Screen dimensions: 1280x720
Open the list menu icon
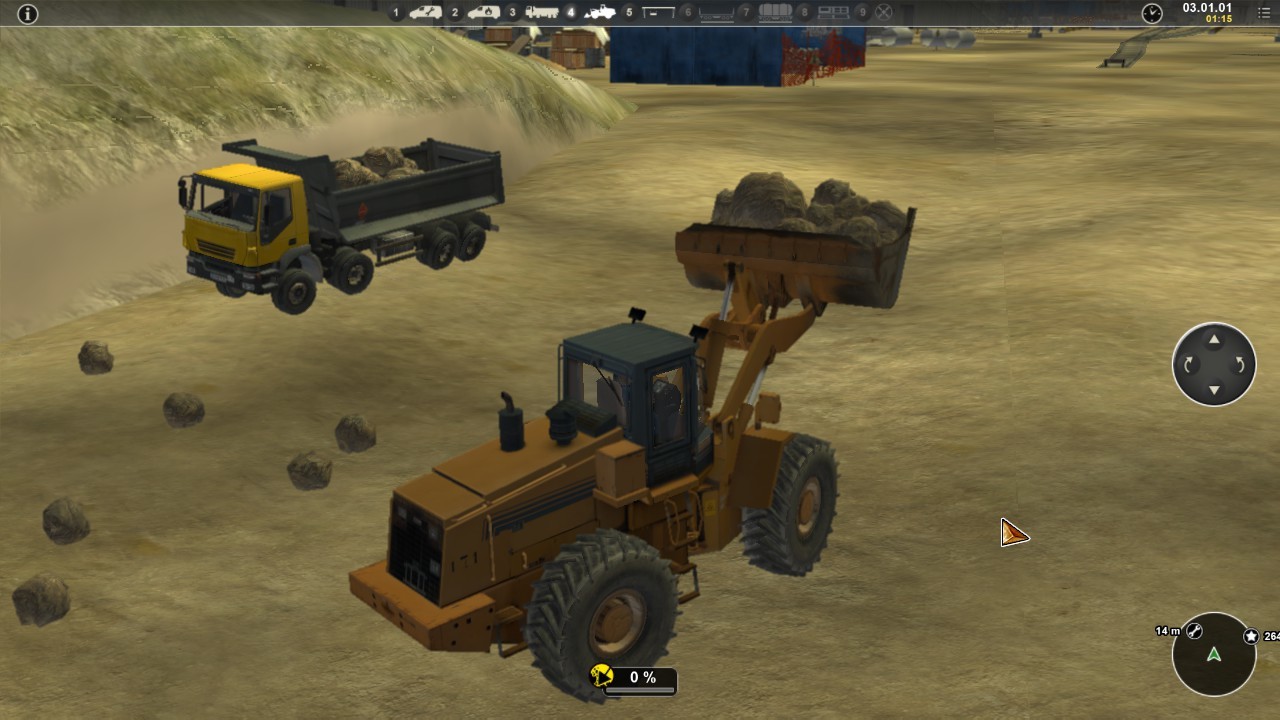[x=1263, y=13]
